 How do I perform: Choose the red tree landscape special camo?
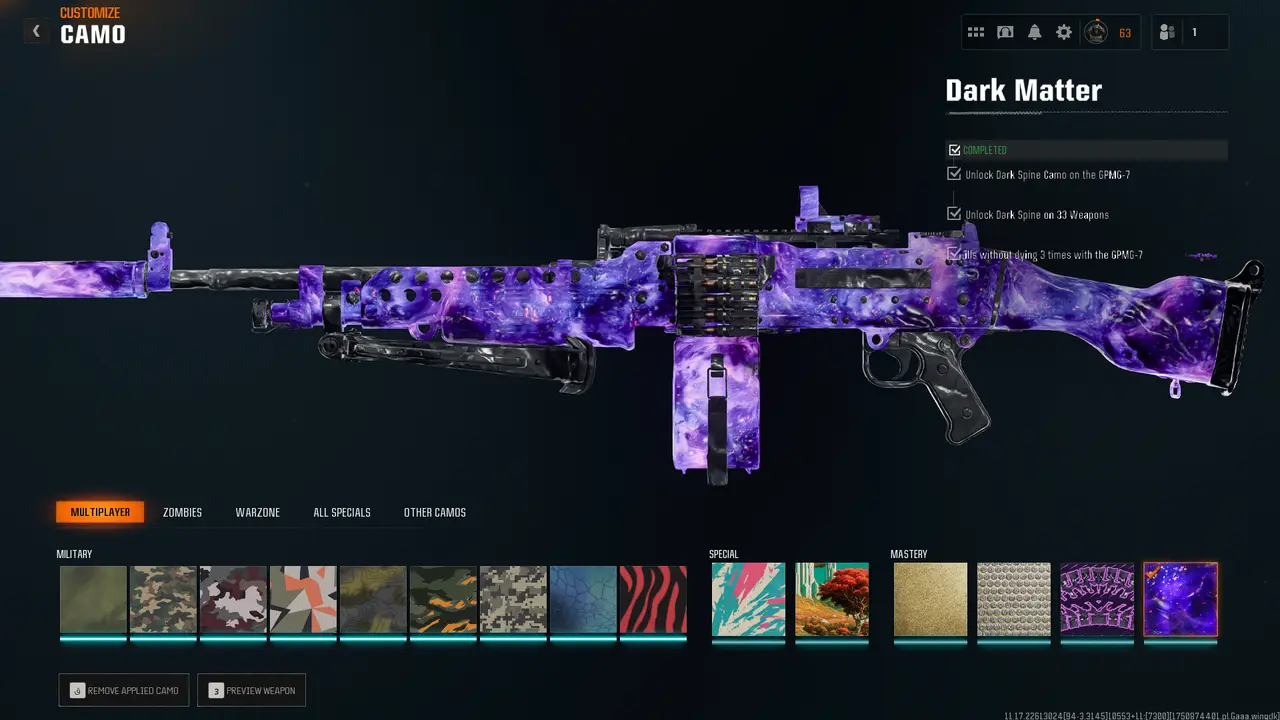tap(832, 600)
